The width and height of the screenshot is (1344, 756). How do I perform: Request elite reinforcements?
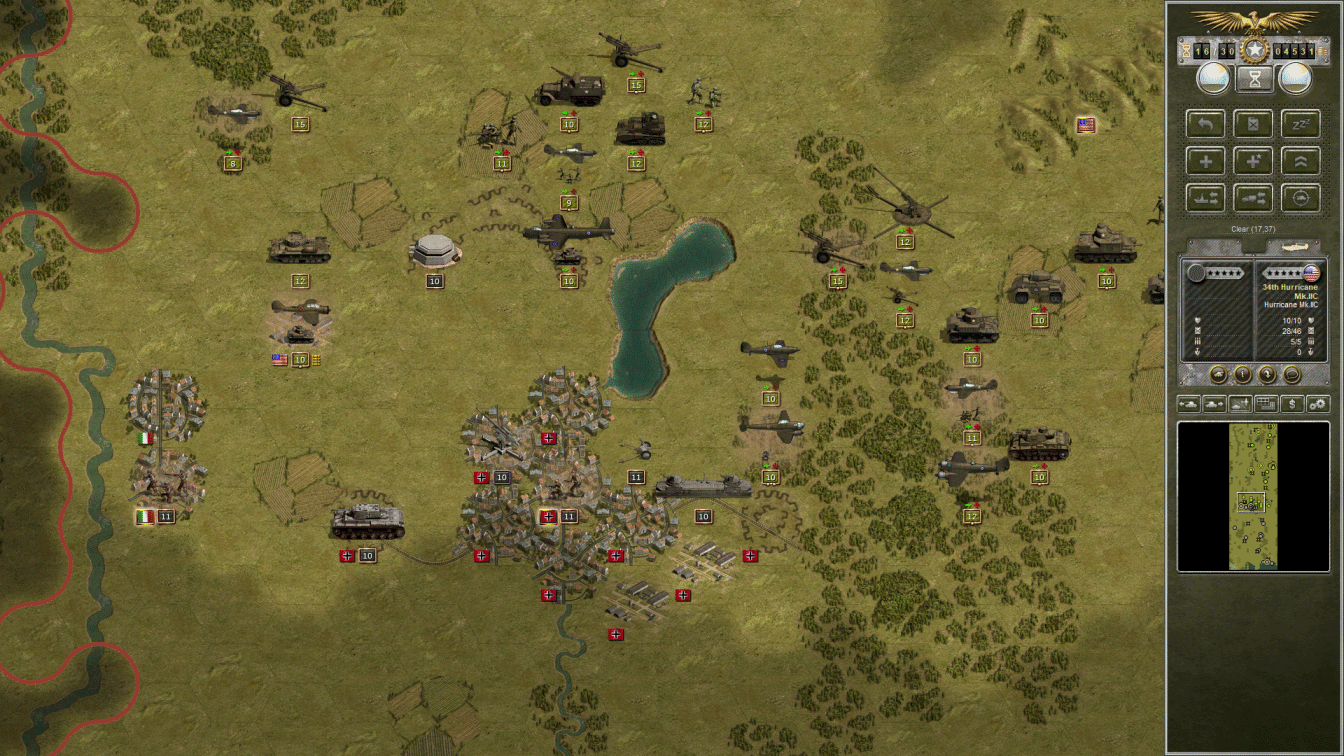click(1253, 161)
